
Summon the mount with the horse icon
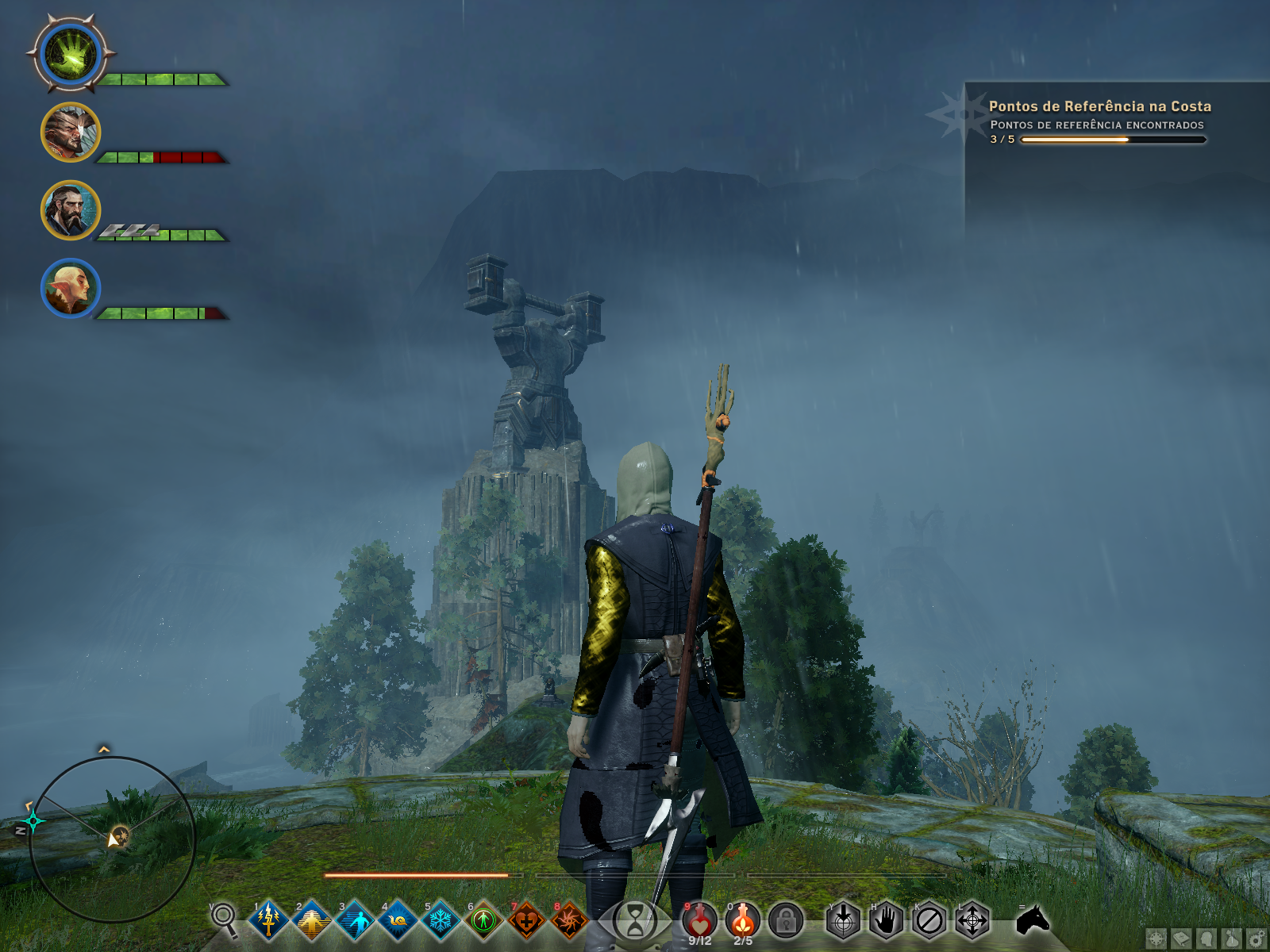pos(1033,920)
